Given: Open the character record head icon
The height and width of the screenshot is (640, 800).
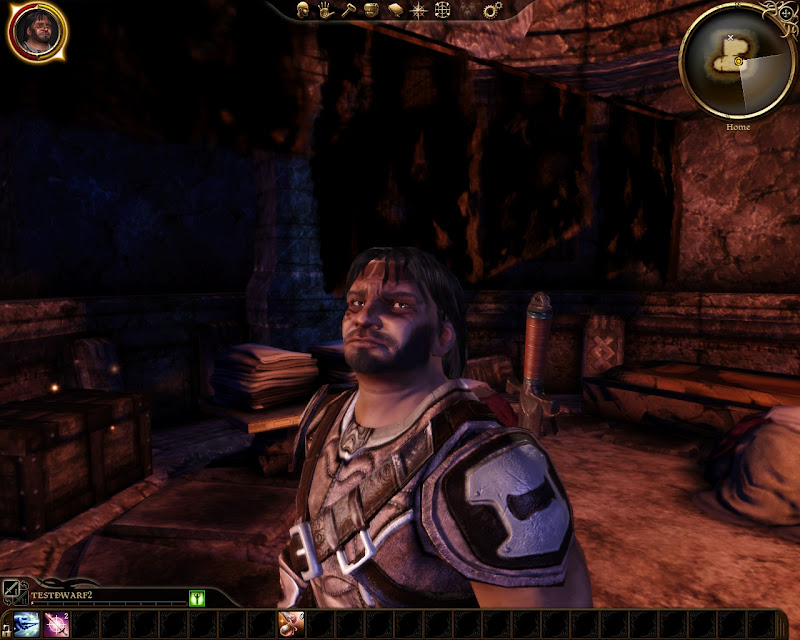Looking at the screenshot, I should pyautogui.click(x=302, y=10).
